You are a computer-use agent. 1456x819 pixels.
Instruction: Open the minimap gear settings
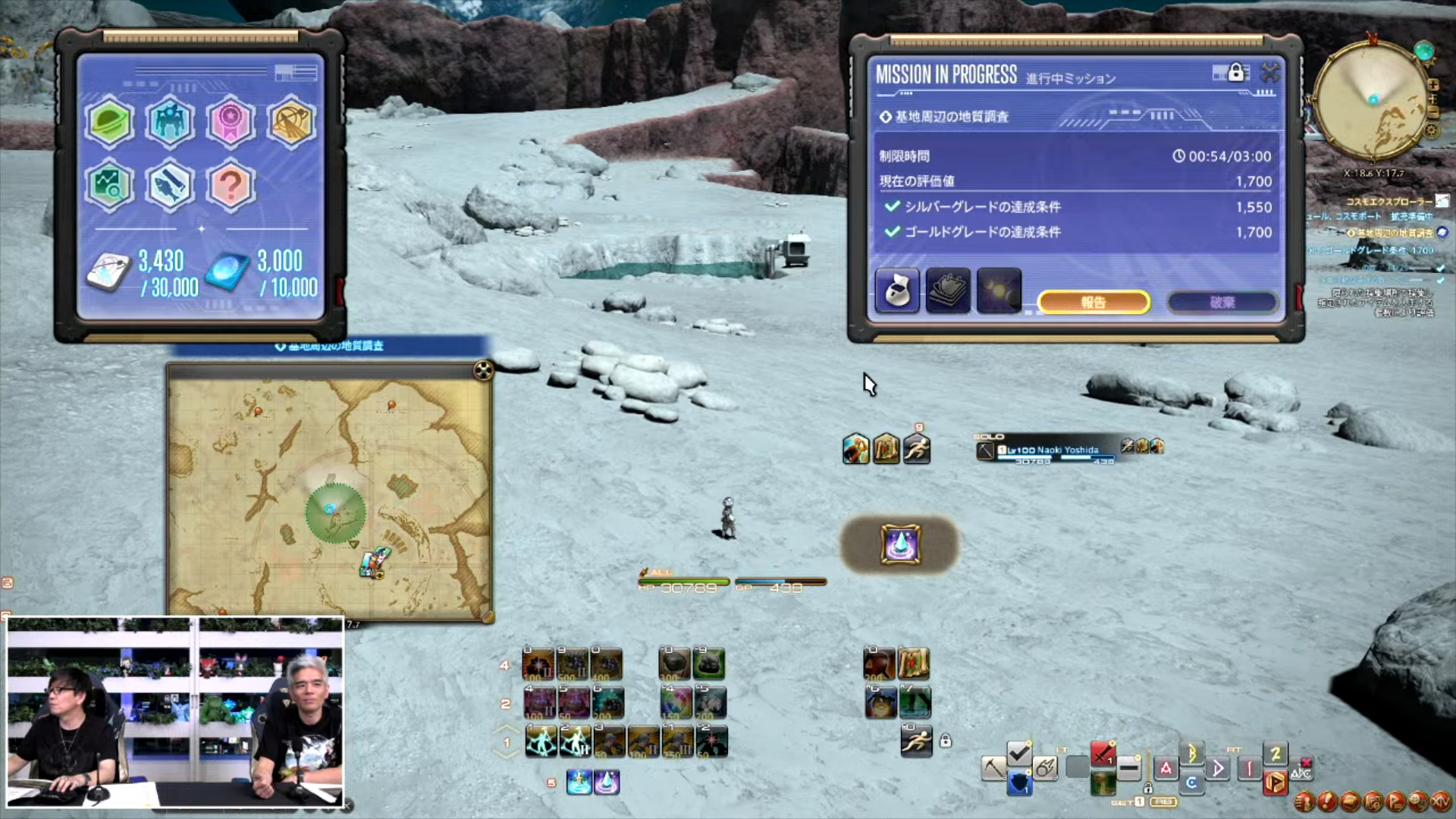coord(1432,130)
